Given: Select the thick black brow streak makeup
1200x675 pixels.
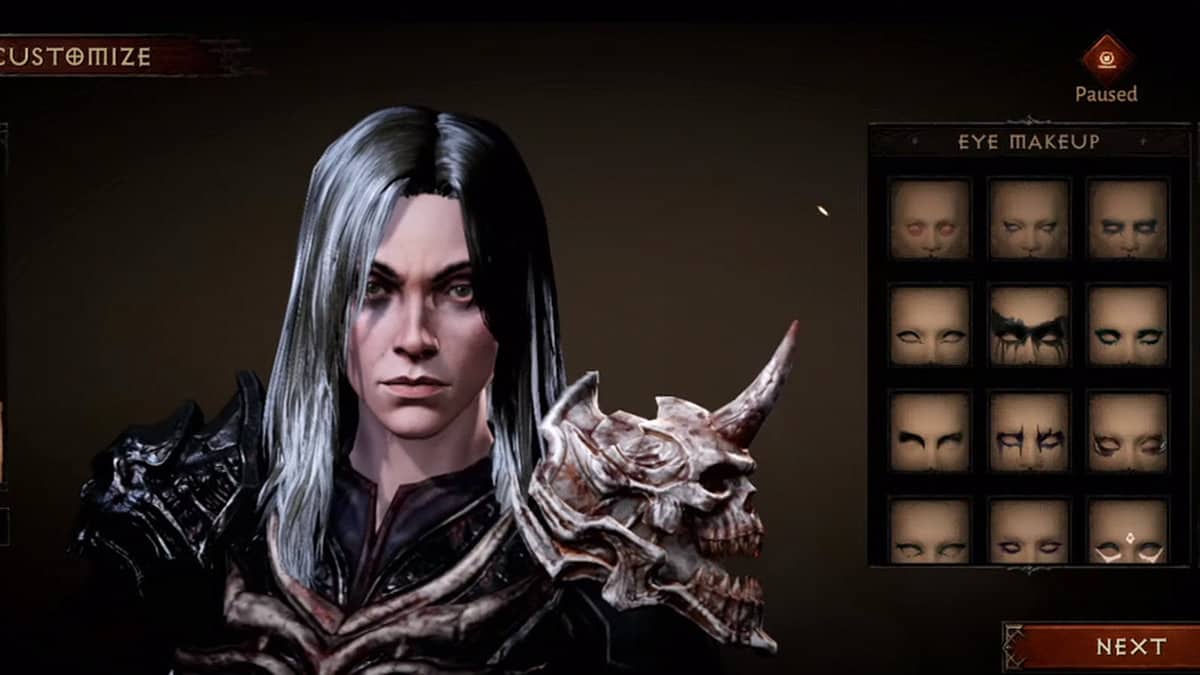Looking at the screenshot, I should [929, 431].
